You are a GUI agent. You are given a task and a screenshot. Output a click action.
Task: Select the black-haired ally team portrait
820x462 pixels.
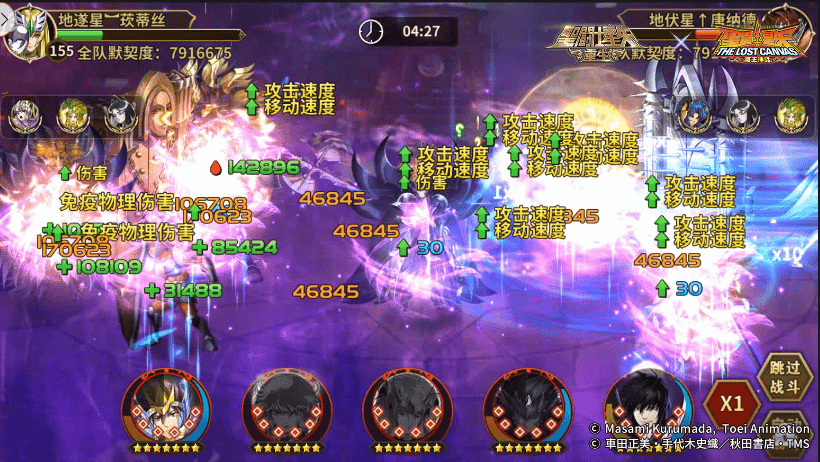pyautogui.click(x=119, y=117)
